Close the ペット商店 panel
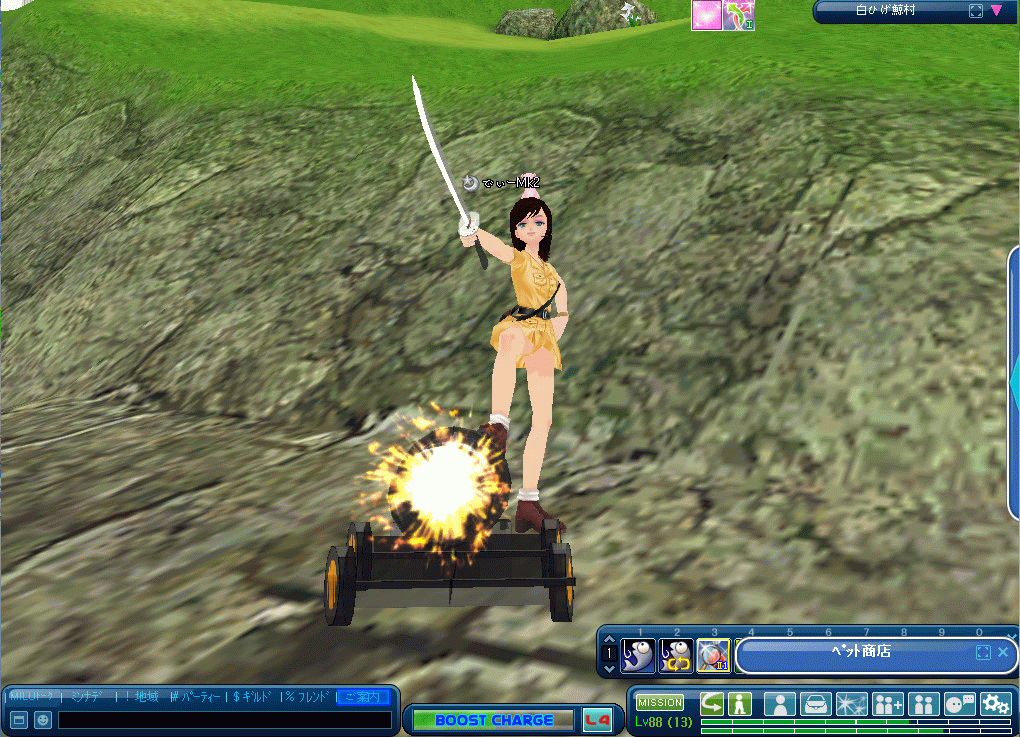 [x=1003, y=652]
